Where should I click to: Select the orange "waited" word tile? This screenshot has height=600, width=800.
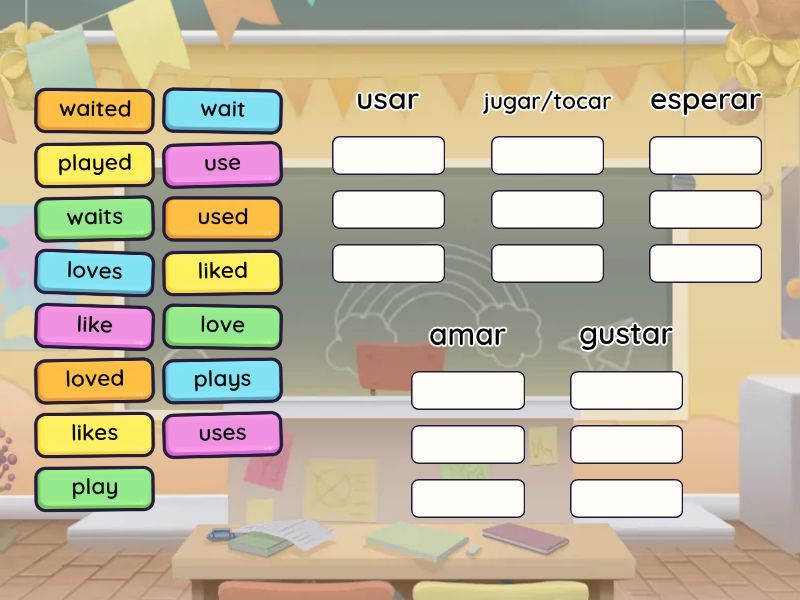(x=95, y=110)
